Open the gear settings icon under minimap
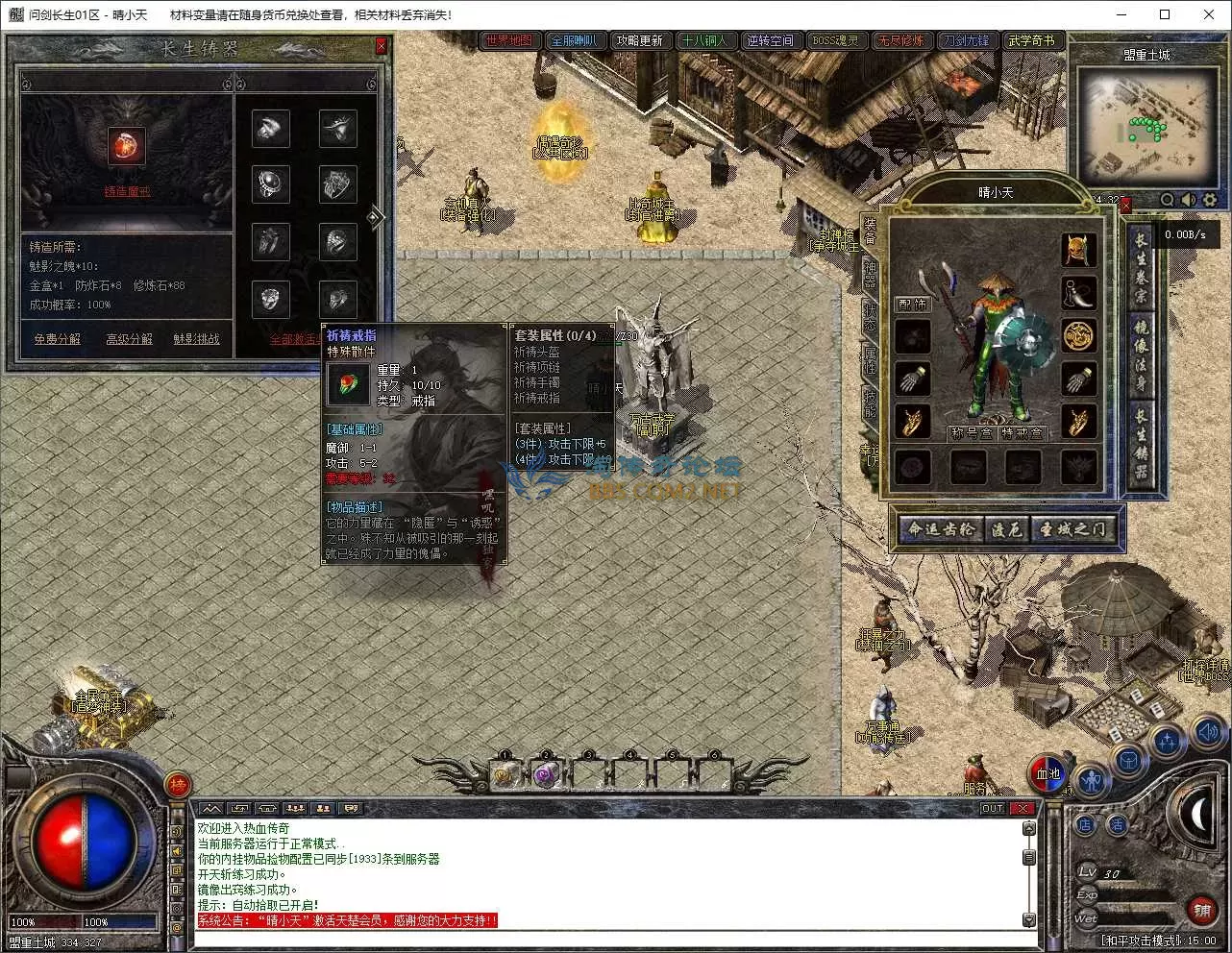The height and width of the screenshot is (953, 1232). tap(1210, 200)
